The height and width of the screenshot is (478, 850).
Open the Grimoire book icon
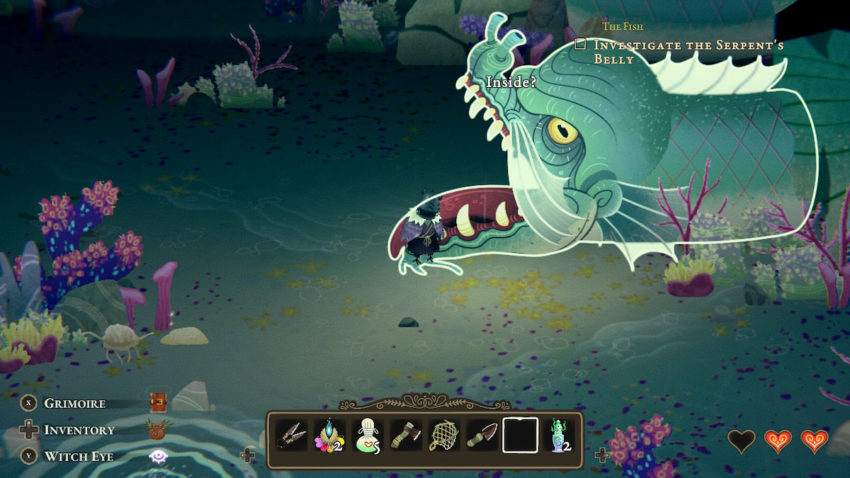pyautogui.click(x=157, y=403)
